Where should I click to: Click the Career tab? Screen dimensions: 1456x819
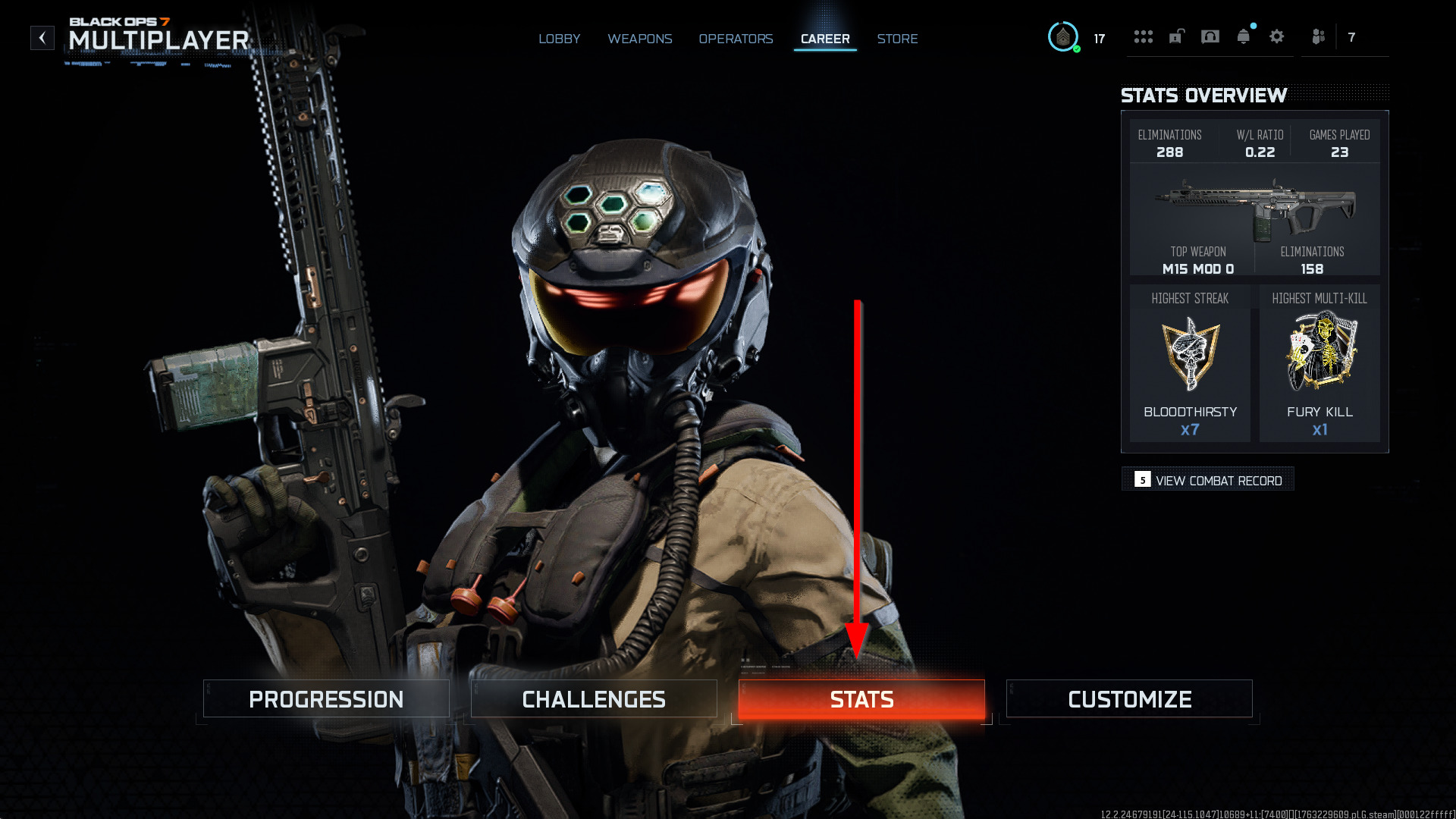[825, 39]
